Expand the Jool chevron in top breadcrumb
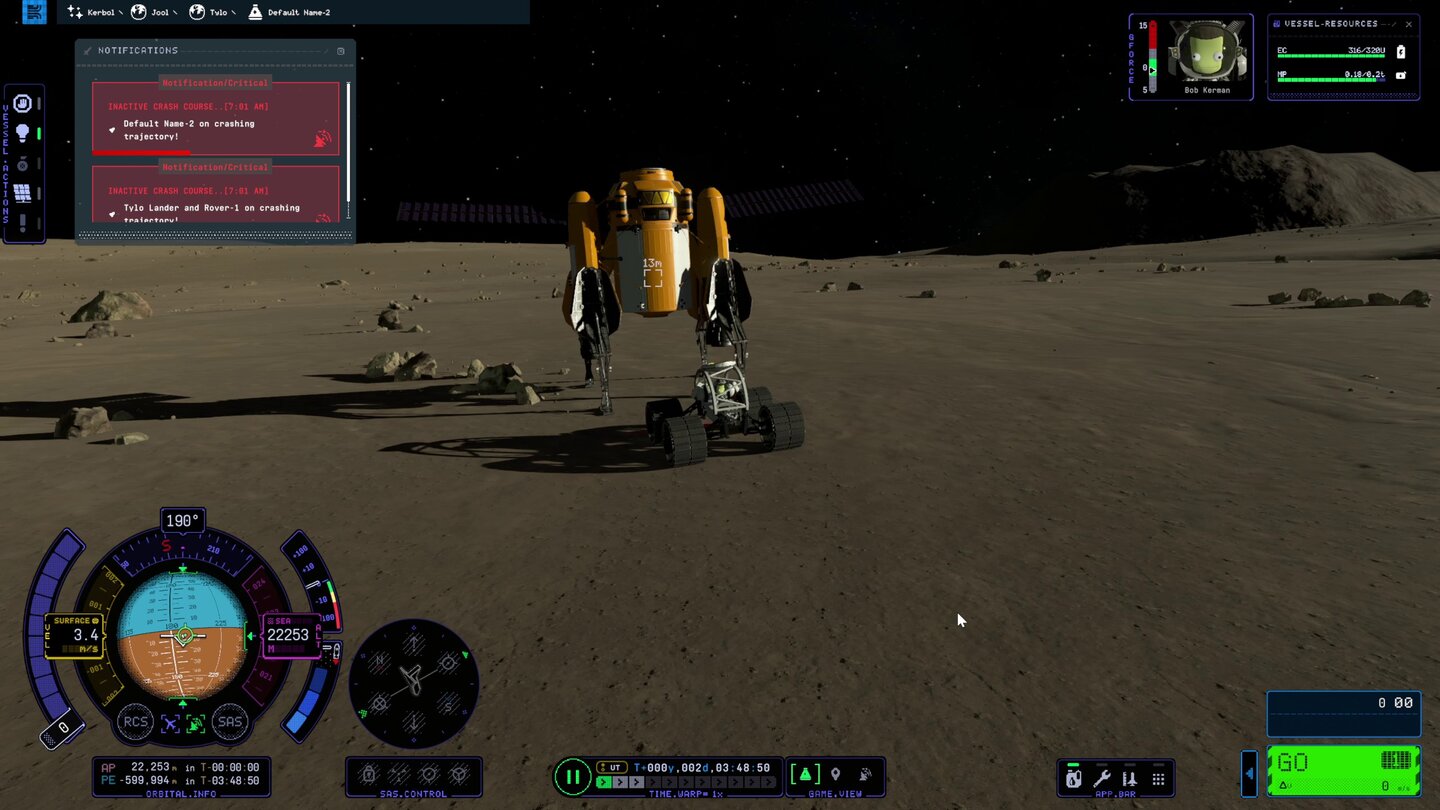 [176, 12]
